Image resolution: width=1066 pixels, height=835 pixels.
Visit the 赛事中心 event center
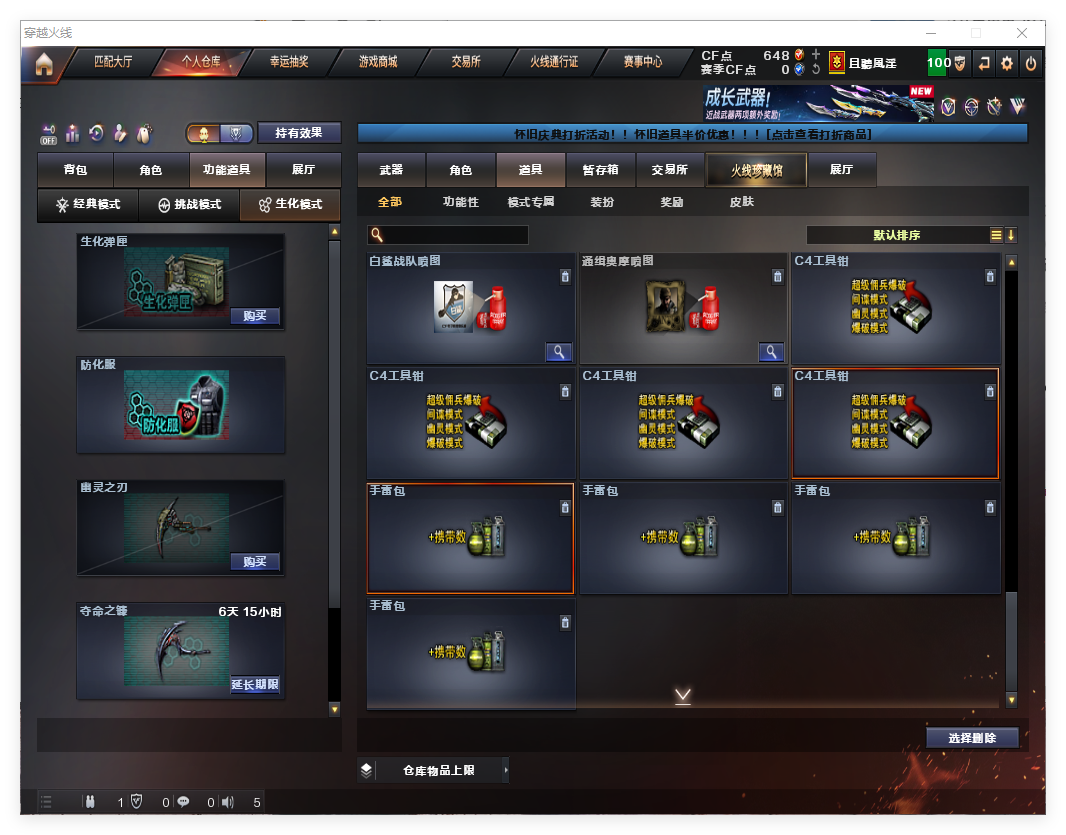click(642, 62)
